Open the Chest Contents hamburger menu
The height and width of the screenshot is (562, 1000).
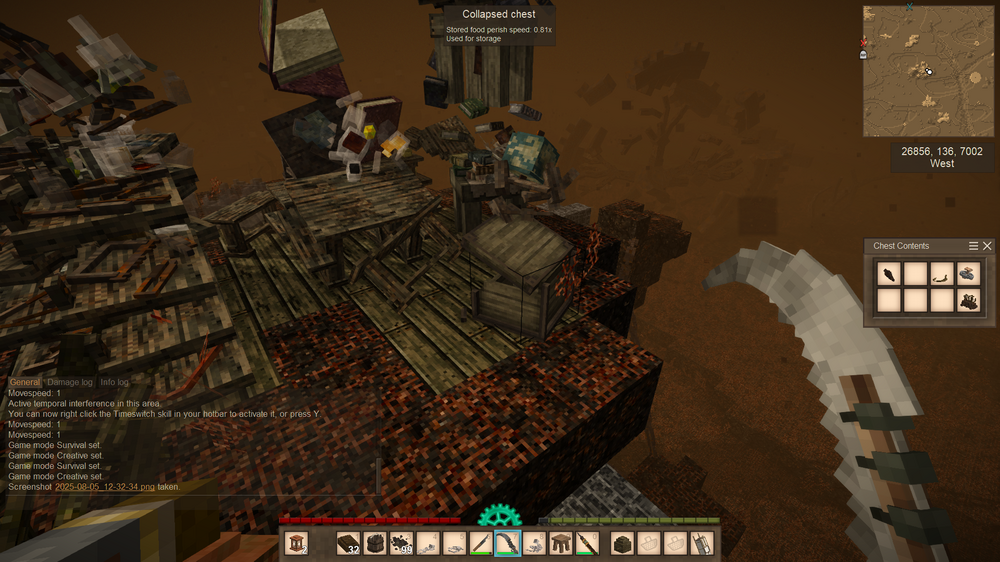point(974,246)
